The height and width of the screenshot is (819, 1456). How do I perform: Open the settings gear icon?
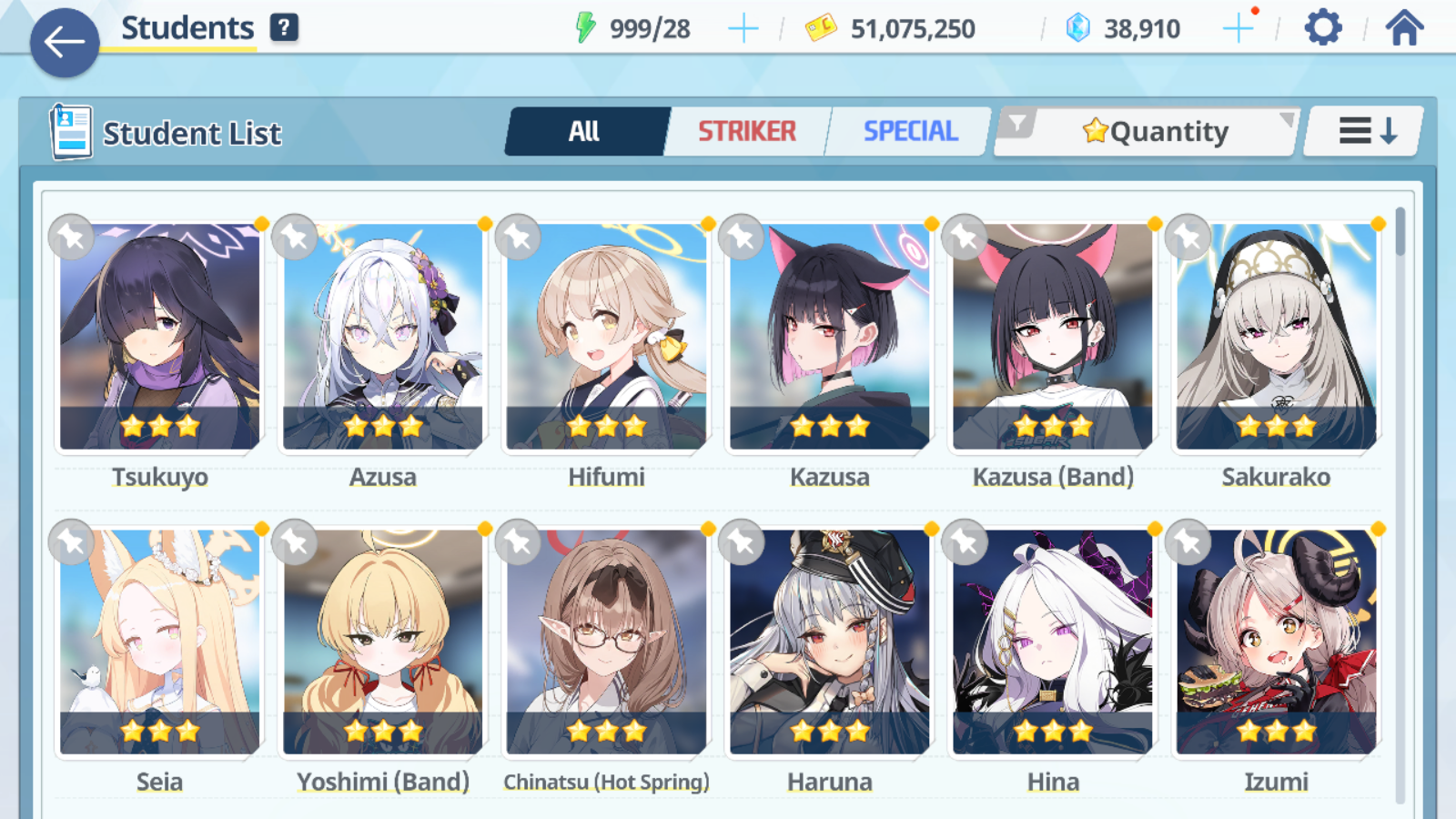(x=1322, y=28)
